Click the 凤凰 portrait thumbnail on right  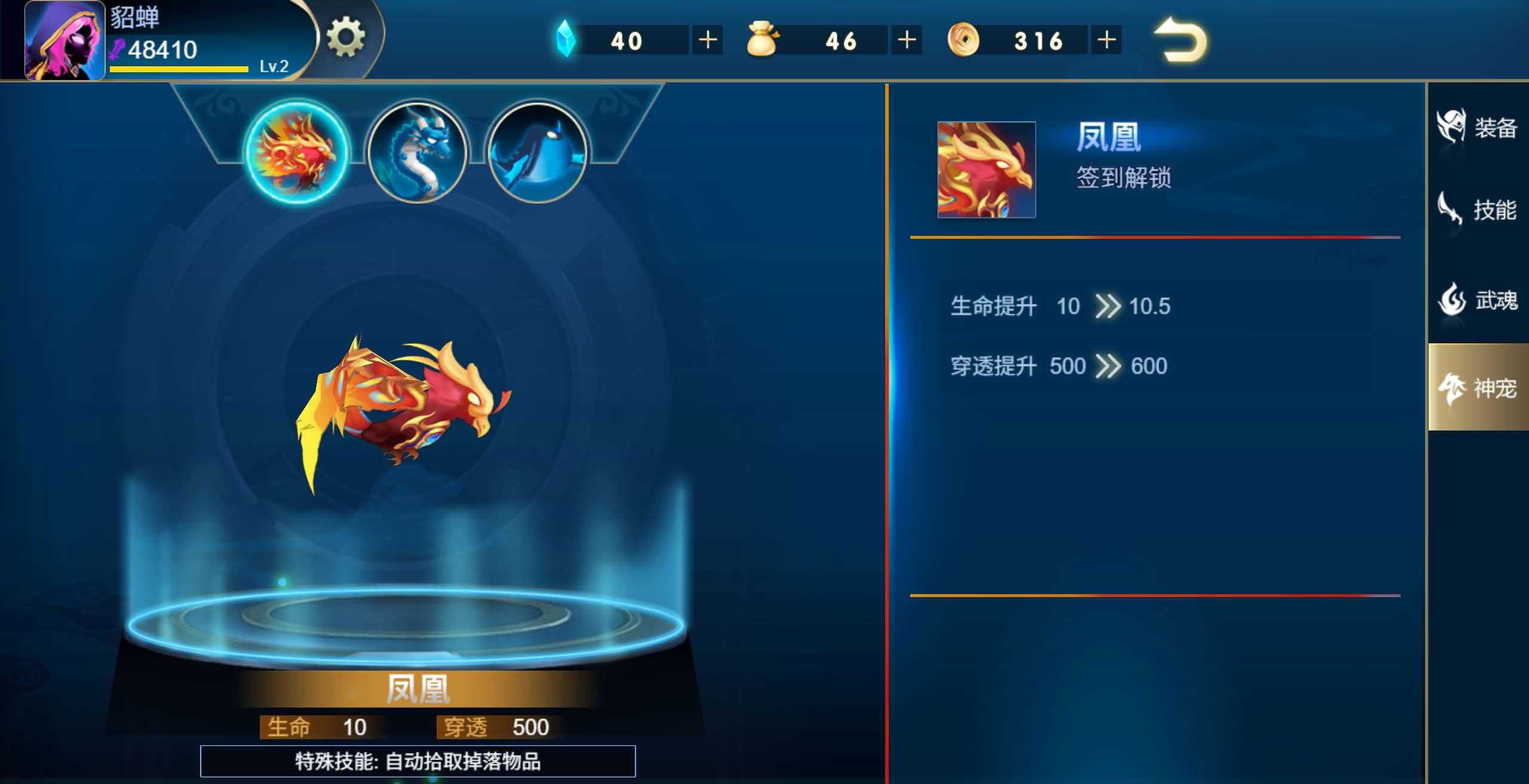986,169
